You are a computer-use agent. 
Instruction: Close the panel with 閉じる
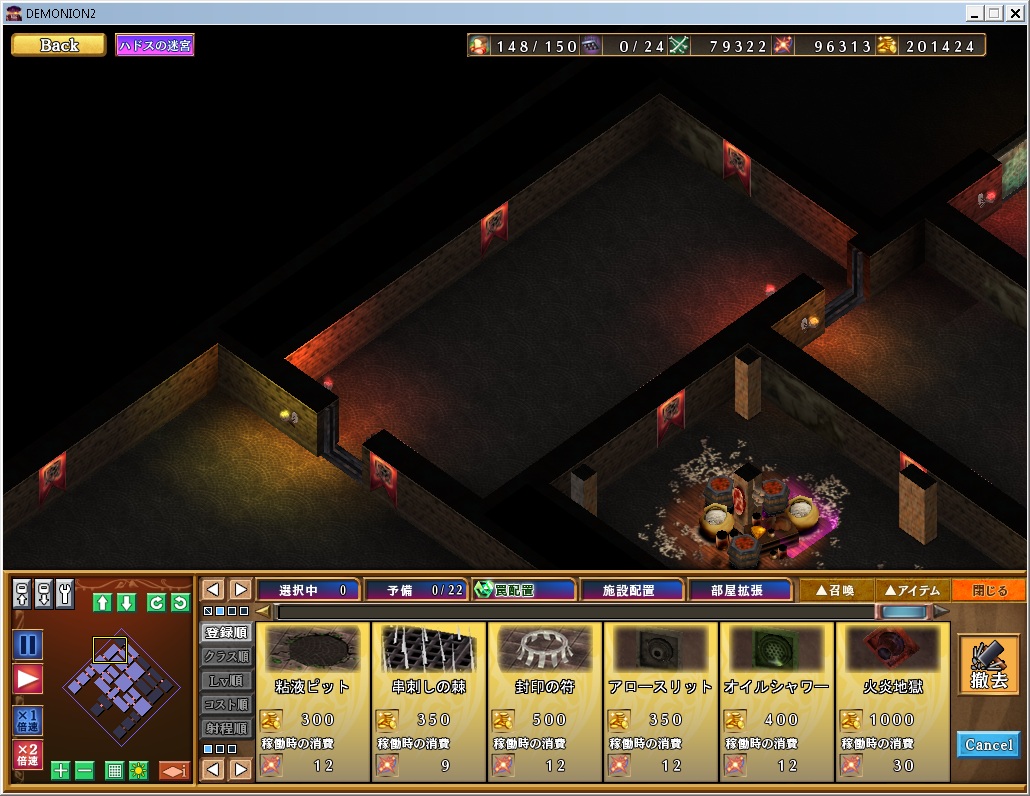(x=989, y=590)
